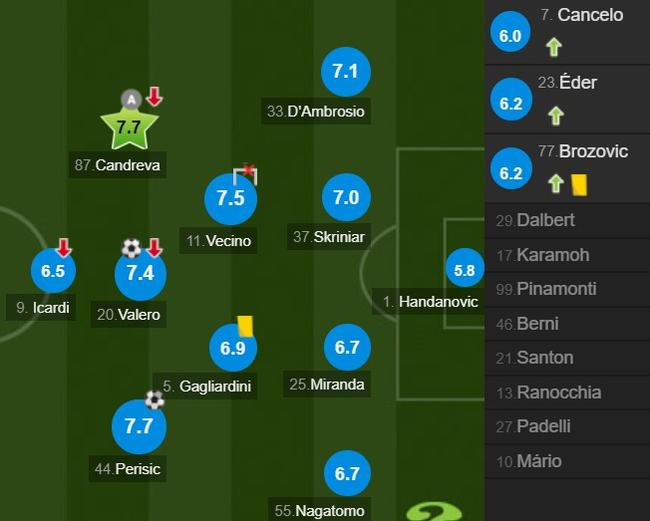This screenshot has height=521, width=650.
Task: Click Ranocchia in the bench list
Action: click(x=567, y=392)
